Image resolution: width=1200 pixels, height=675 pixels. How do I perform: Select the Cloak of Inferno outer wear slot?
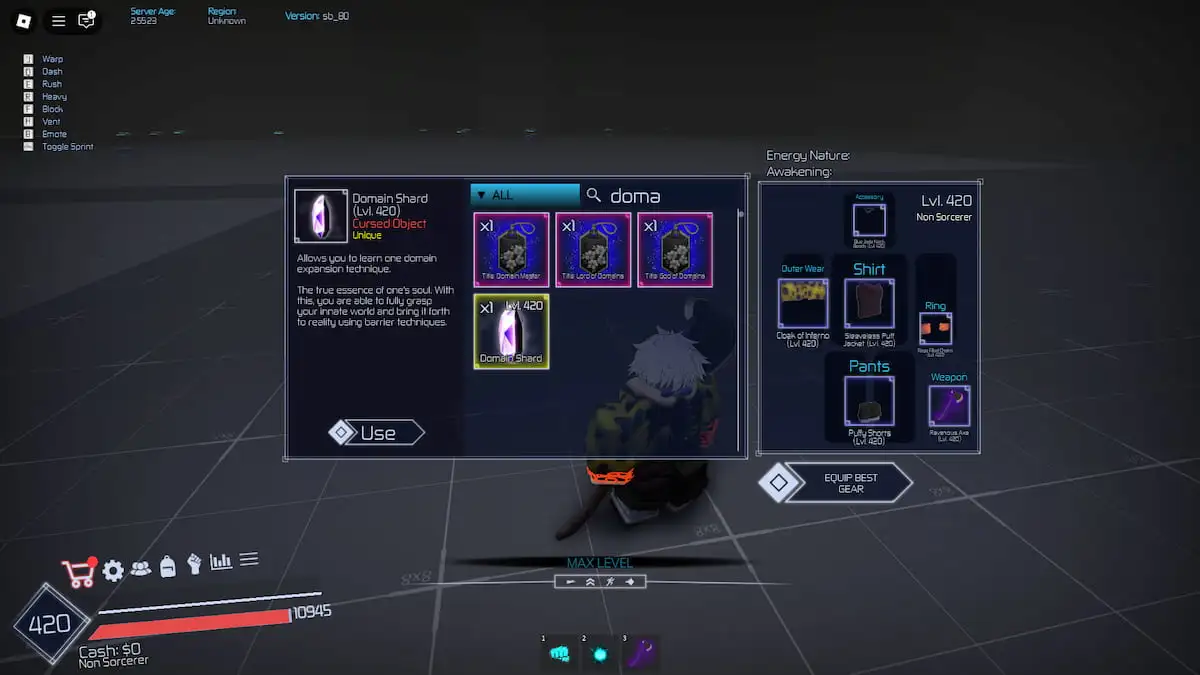point(803,303)
